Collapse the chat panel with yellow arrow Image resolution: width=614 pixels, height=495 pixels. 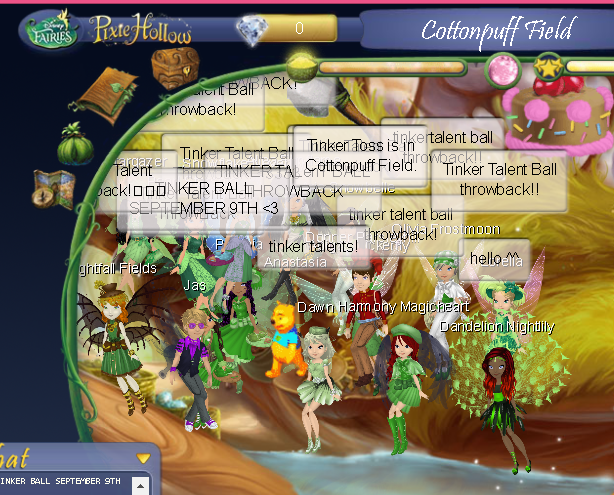[143, 458]
